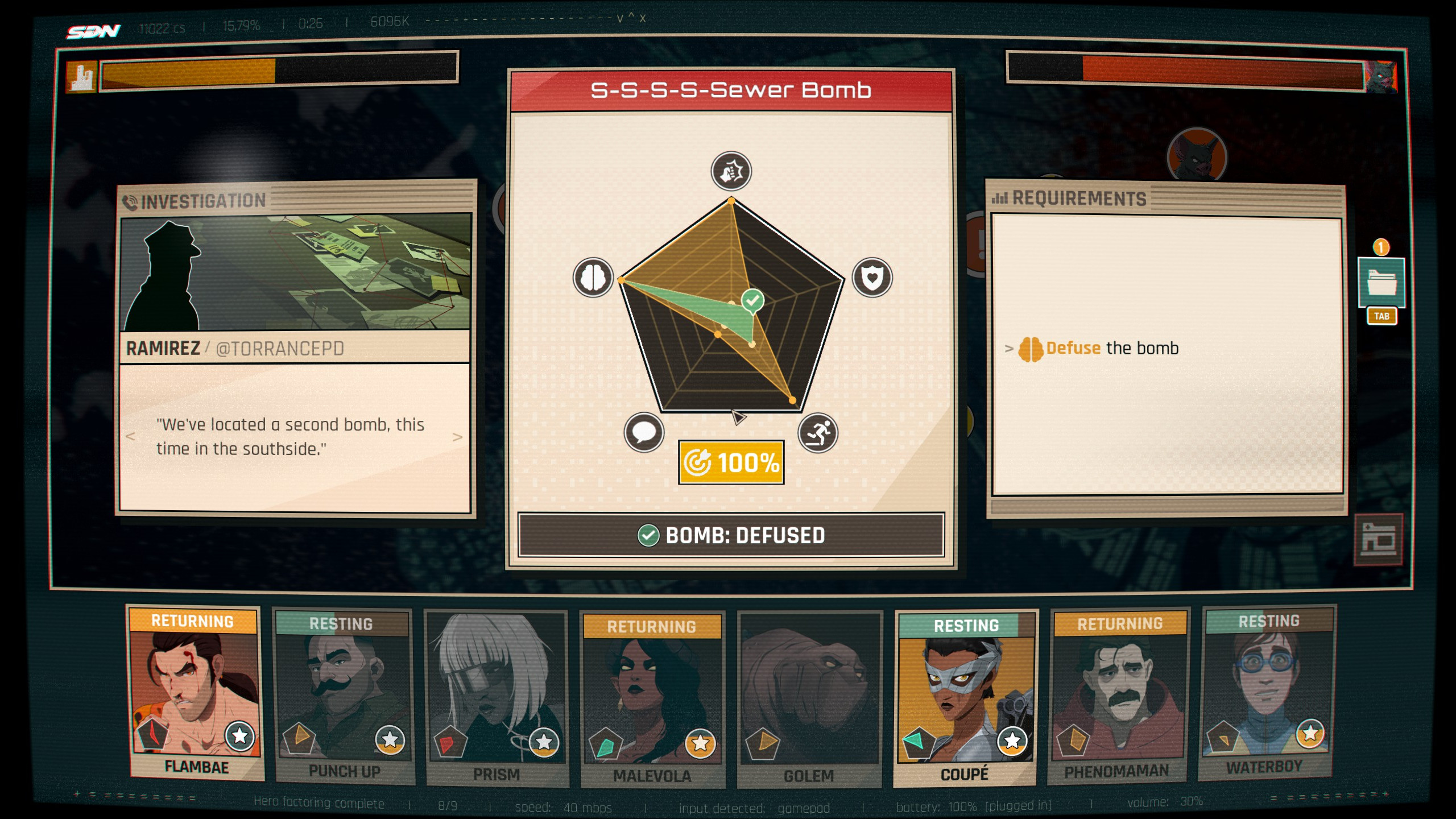This screenshot has width=1456, height=819.
Task: Open the folder files panel
Action: [x=1381, y=283]
